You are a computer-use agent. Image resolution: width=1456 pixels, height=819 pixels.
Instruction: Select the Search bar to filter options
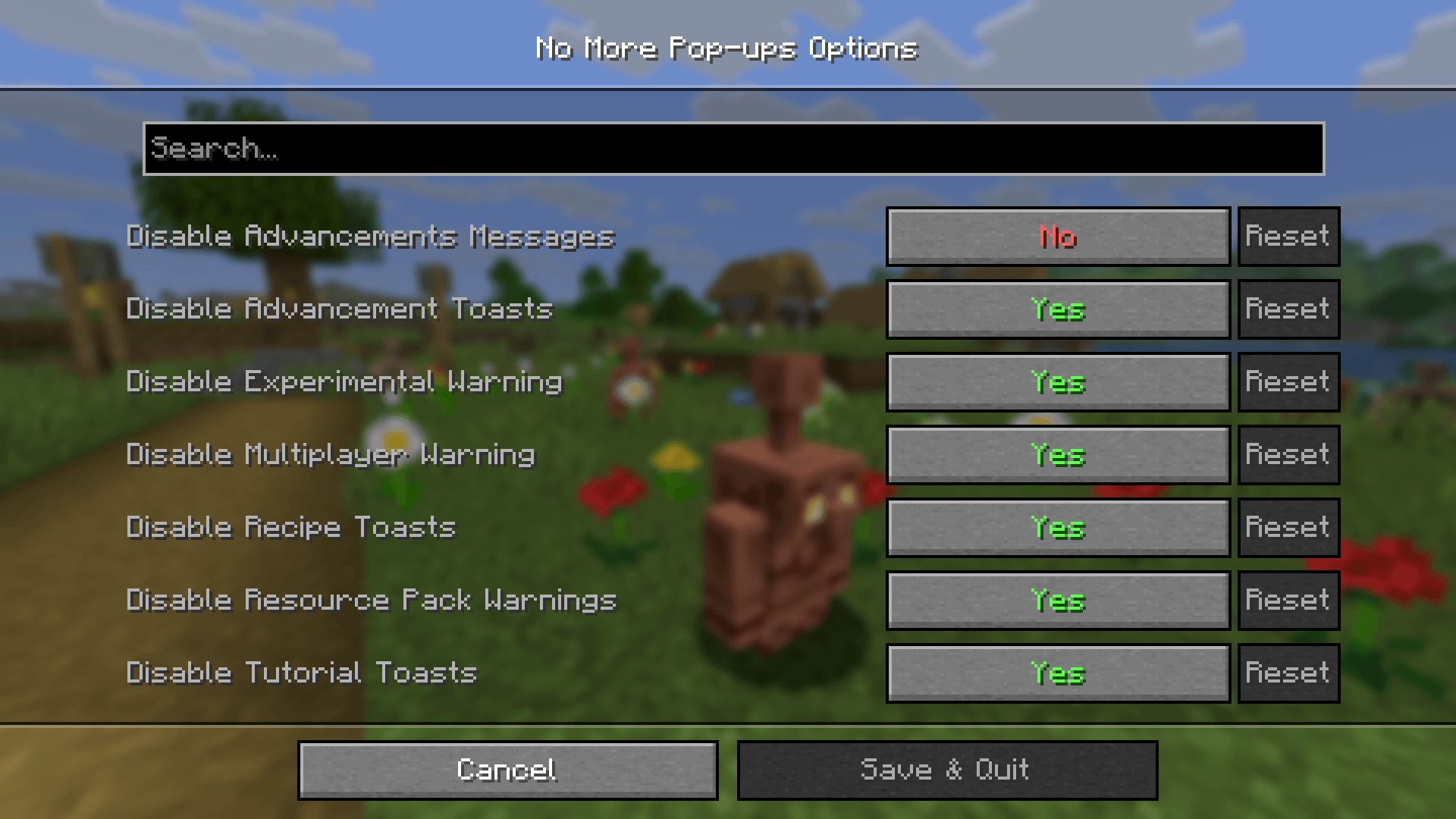728,149
